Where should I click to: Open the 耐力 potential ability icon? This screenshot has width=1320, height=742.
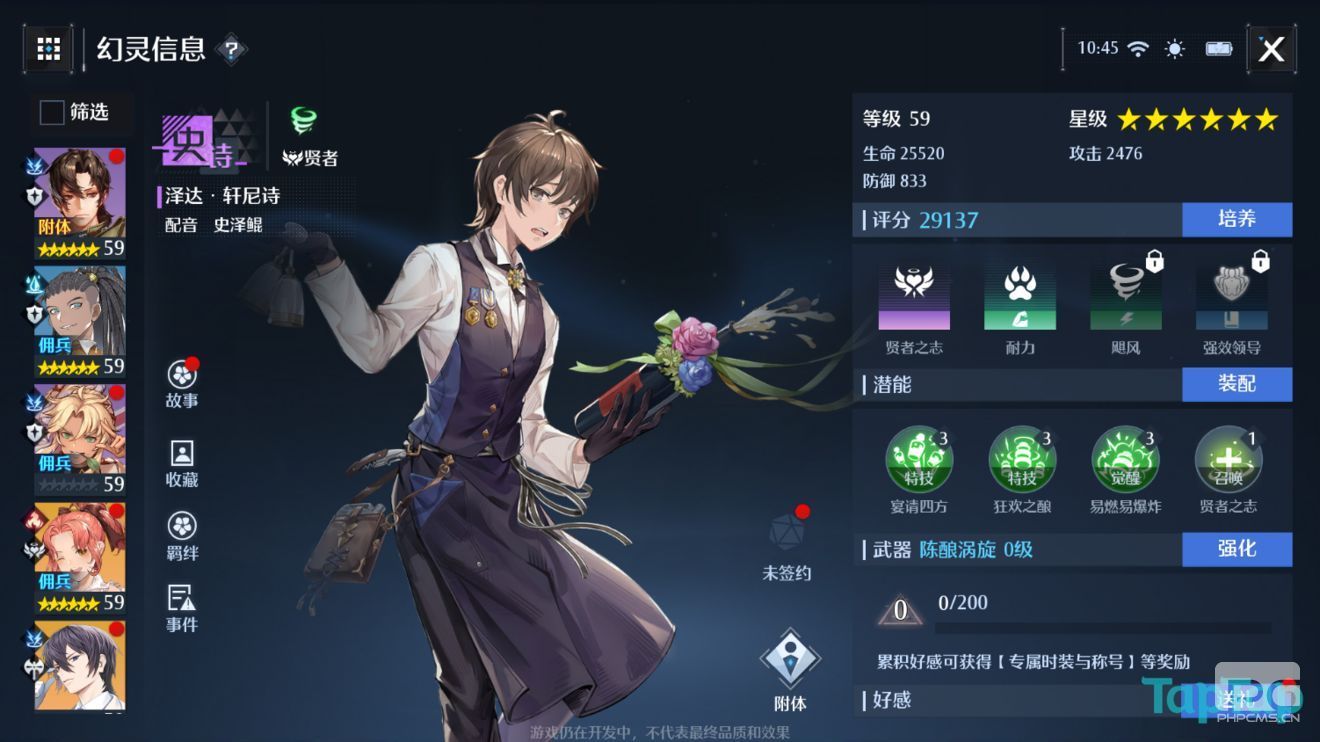coord(1021,297)
